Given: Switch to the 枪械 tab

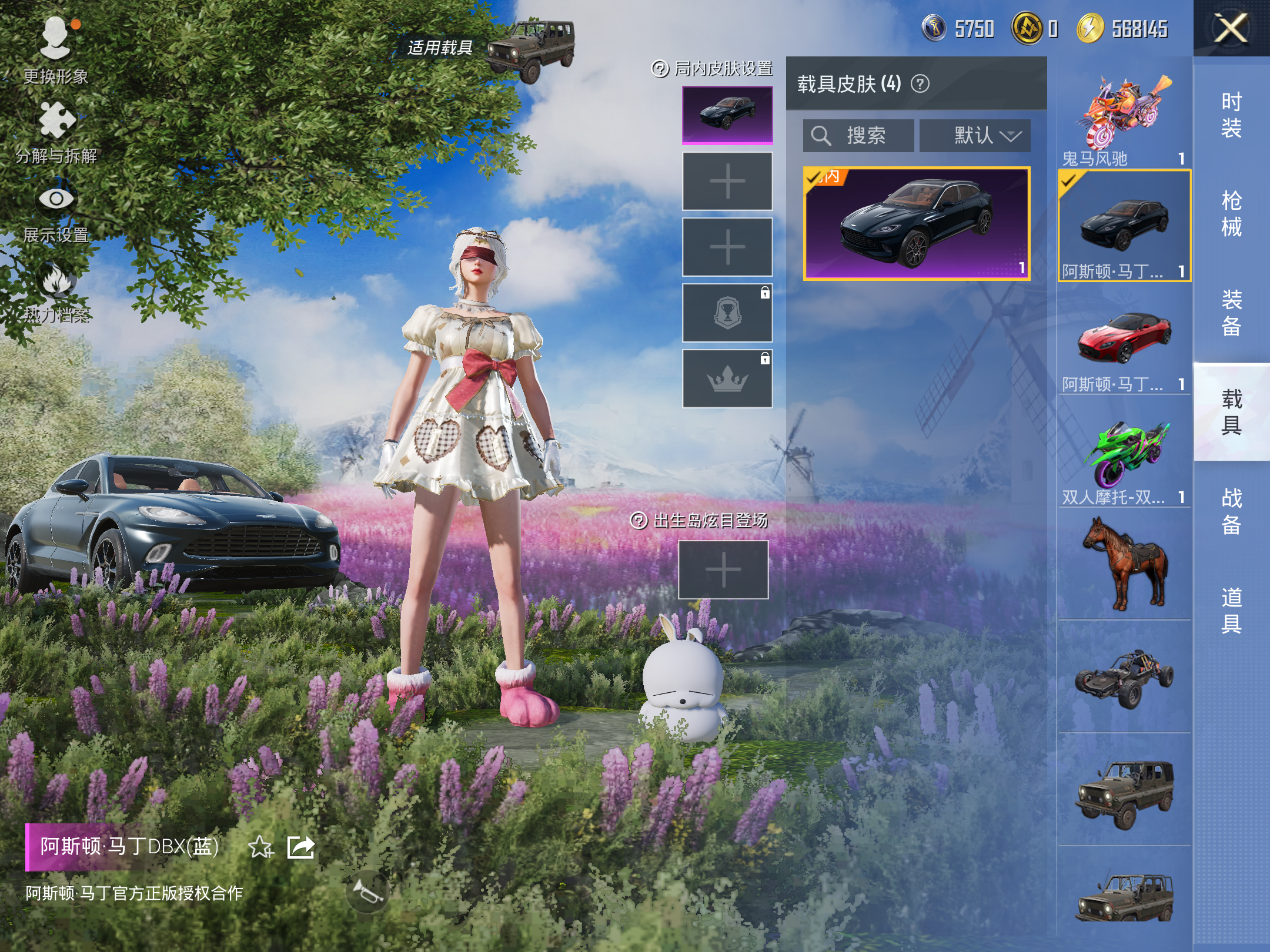Looking at the screenshot, I should (x=1231, y=214).
